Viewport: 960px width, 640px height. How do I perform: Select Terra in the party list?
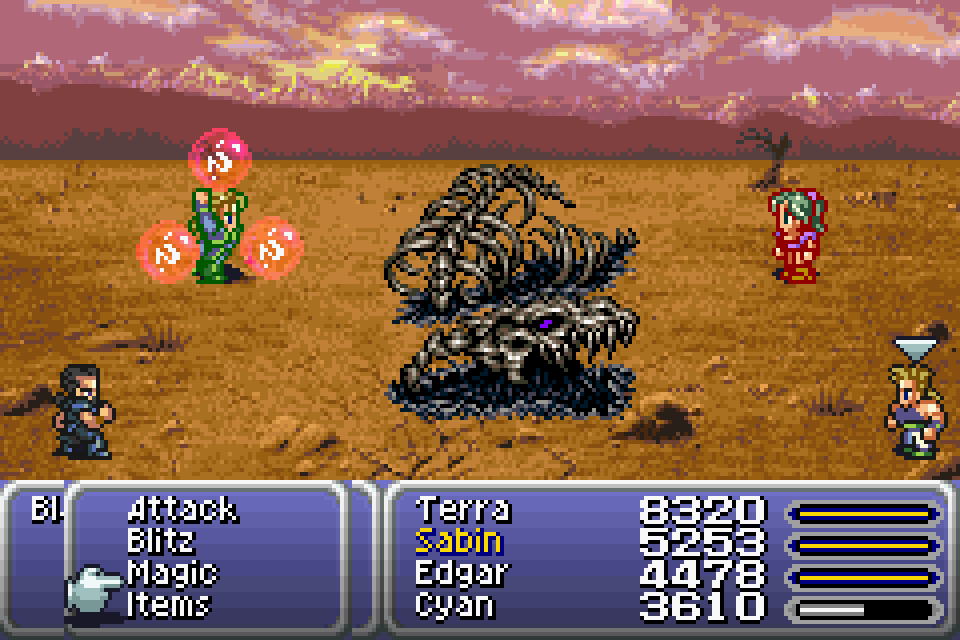coord(462,510)
